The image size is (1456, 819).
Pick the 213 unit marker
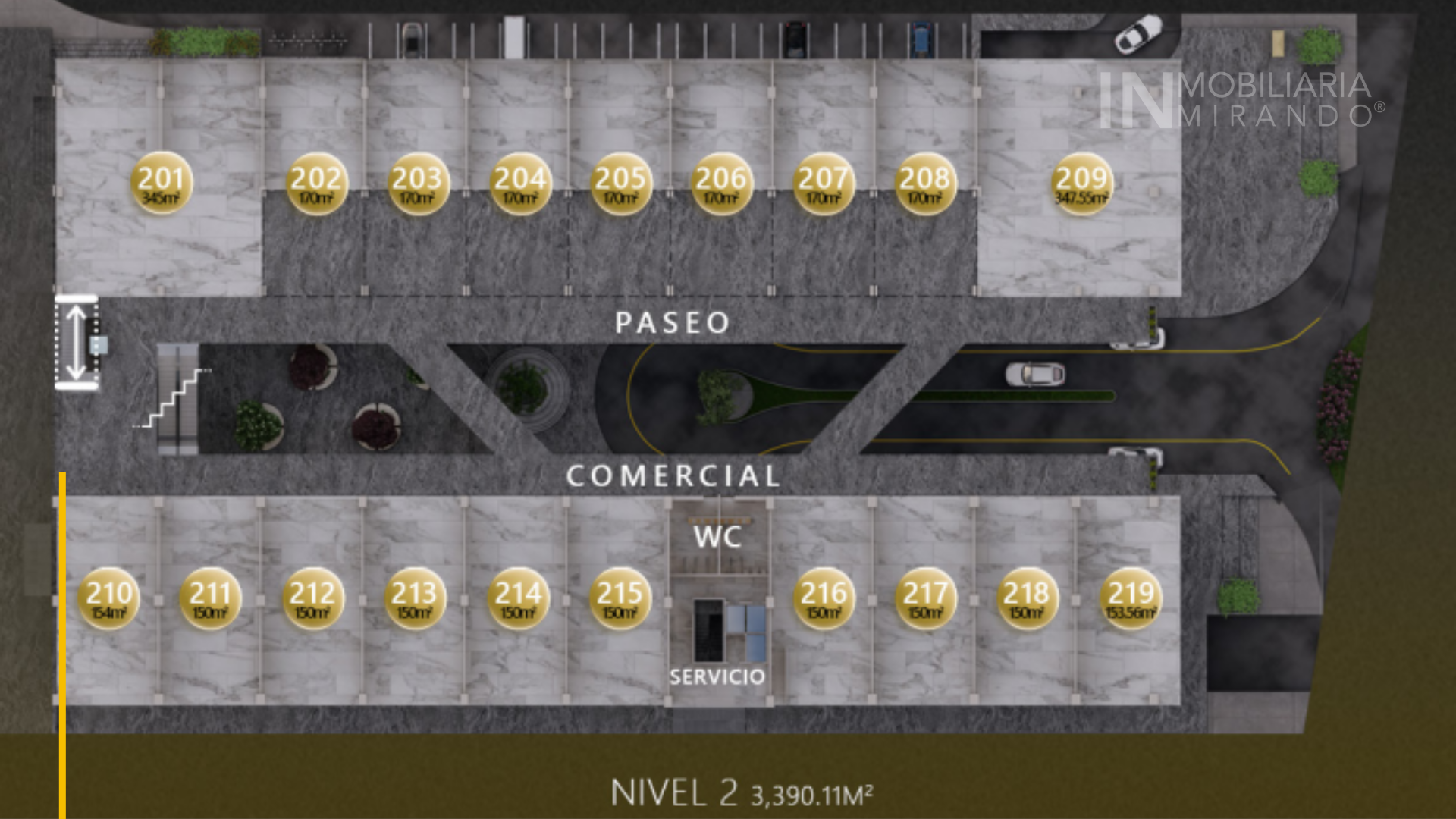[x=415, y=598]
